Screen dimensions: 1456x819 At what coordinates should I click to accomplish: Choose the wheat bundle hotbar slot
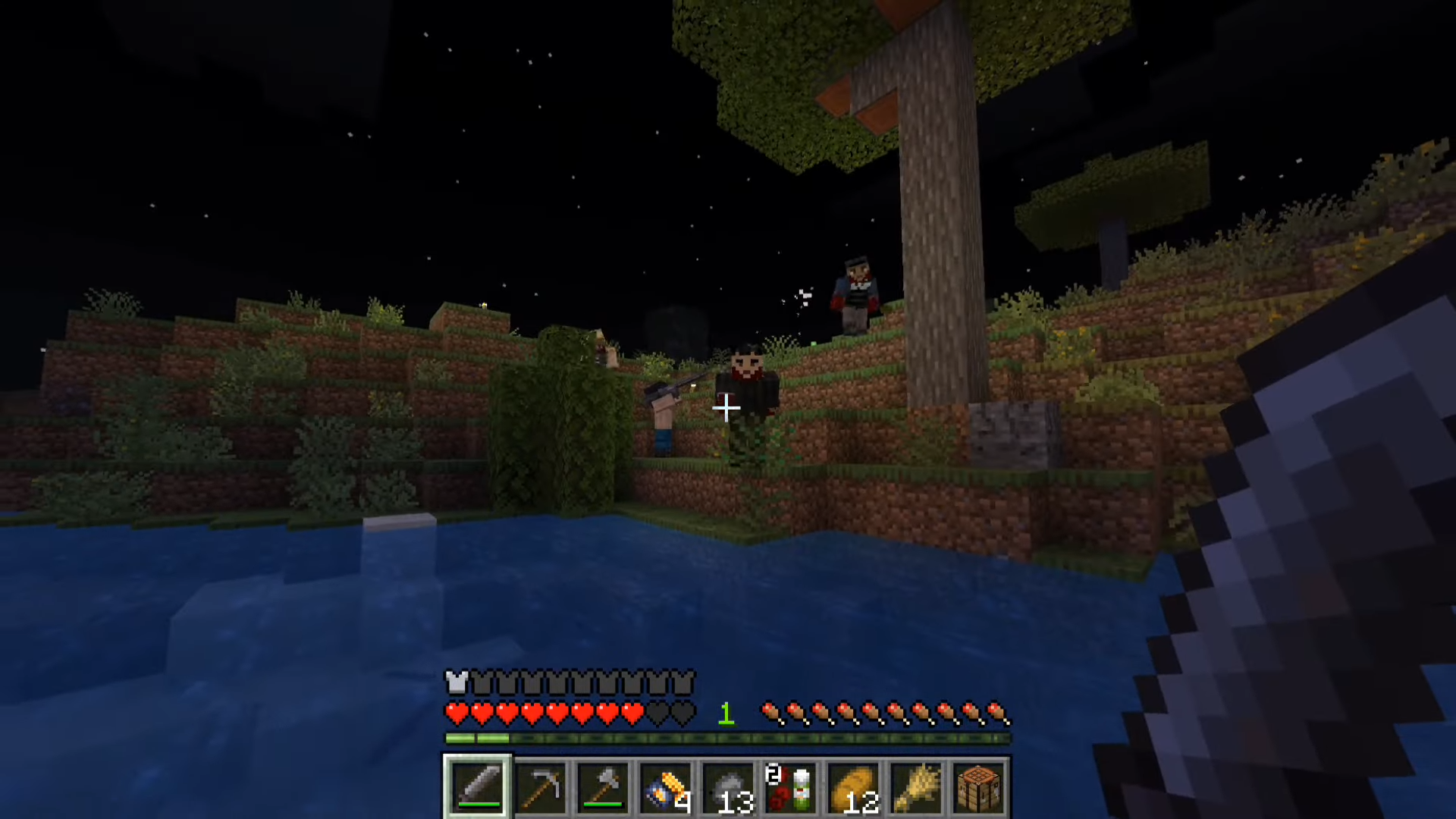click(915, 787)
